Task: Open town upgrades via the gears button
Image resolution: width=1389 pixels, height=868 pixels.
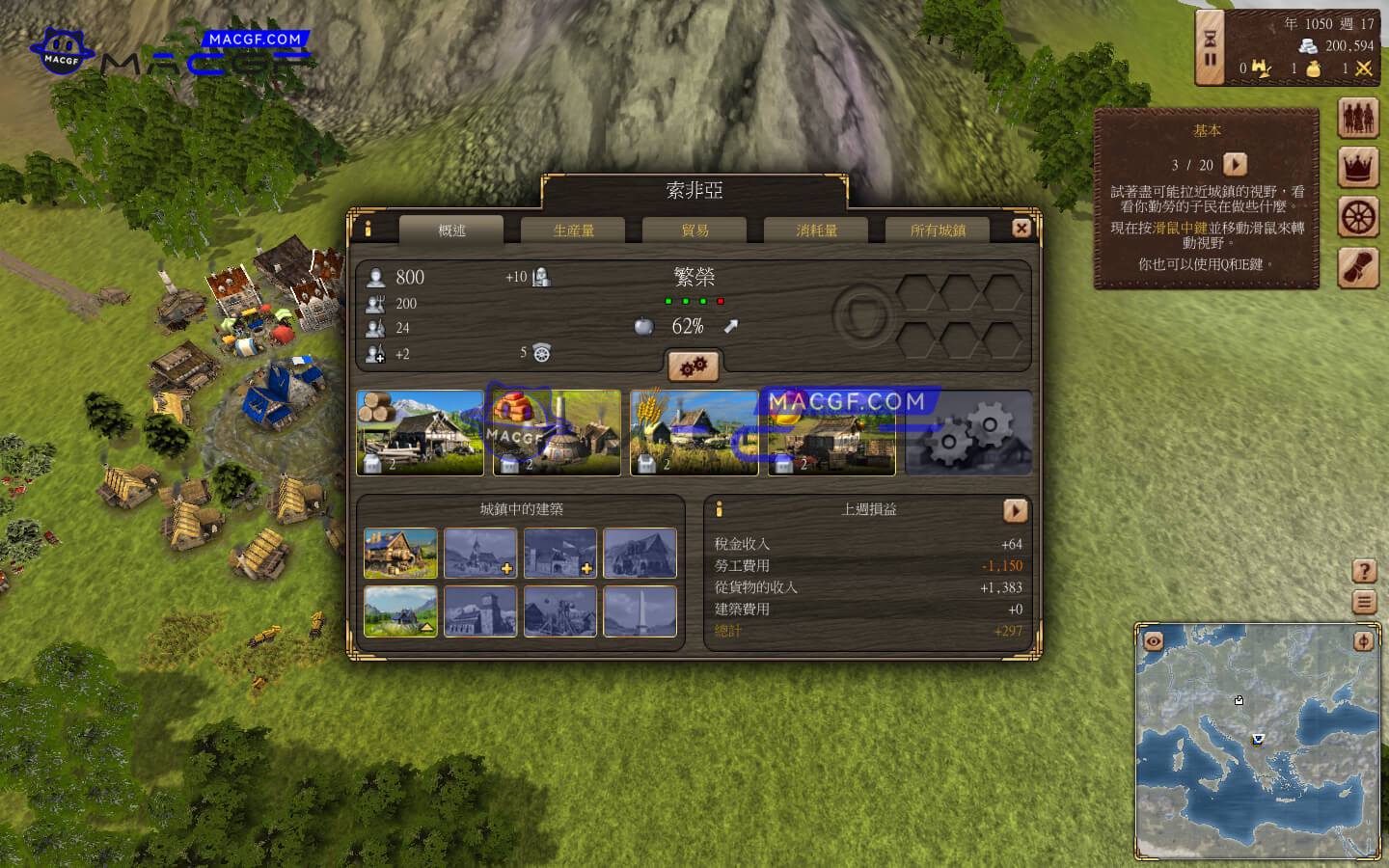Action: 694,366
